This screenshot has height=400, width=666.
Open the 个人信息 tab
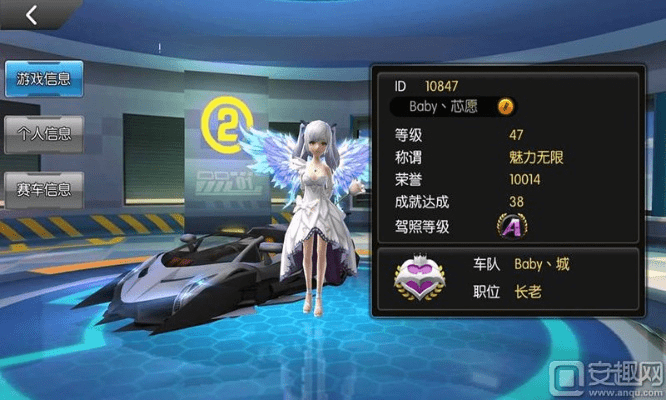(x=38, y=134)
